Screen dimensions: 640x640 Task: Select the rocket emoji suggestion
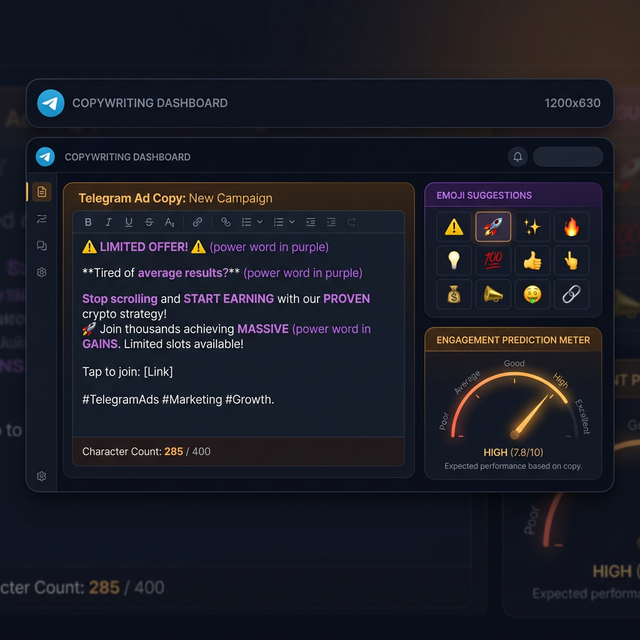coord(493,227)
